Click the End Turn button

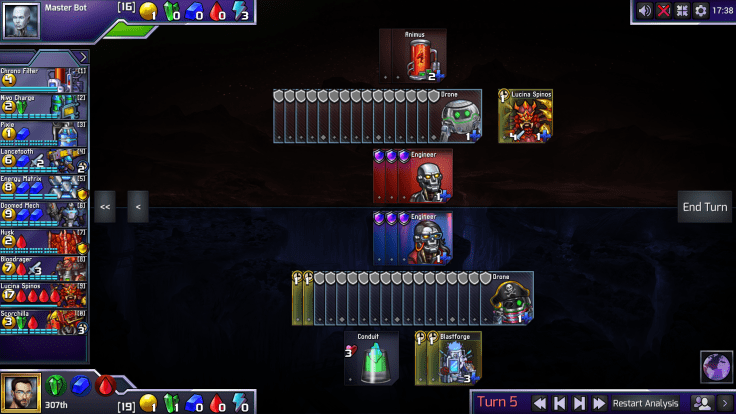click(705, 207)
